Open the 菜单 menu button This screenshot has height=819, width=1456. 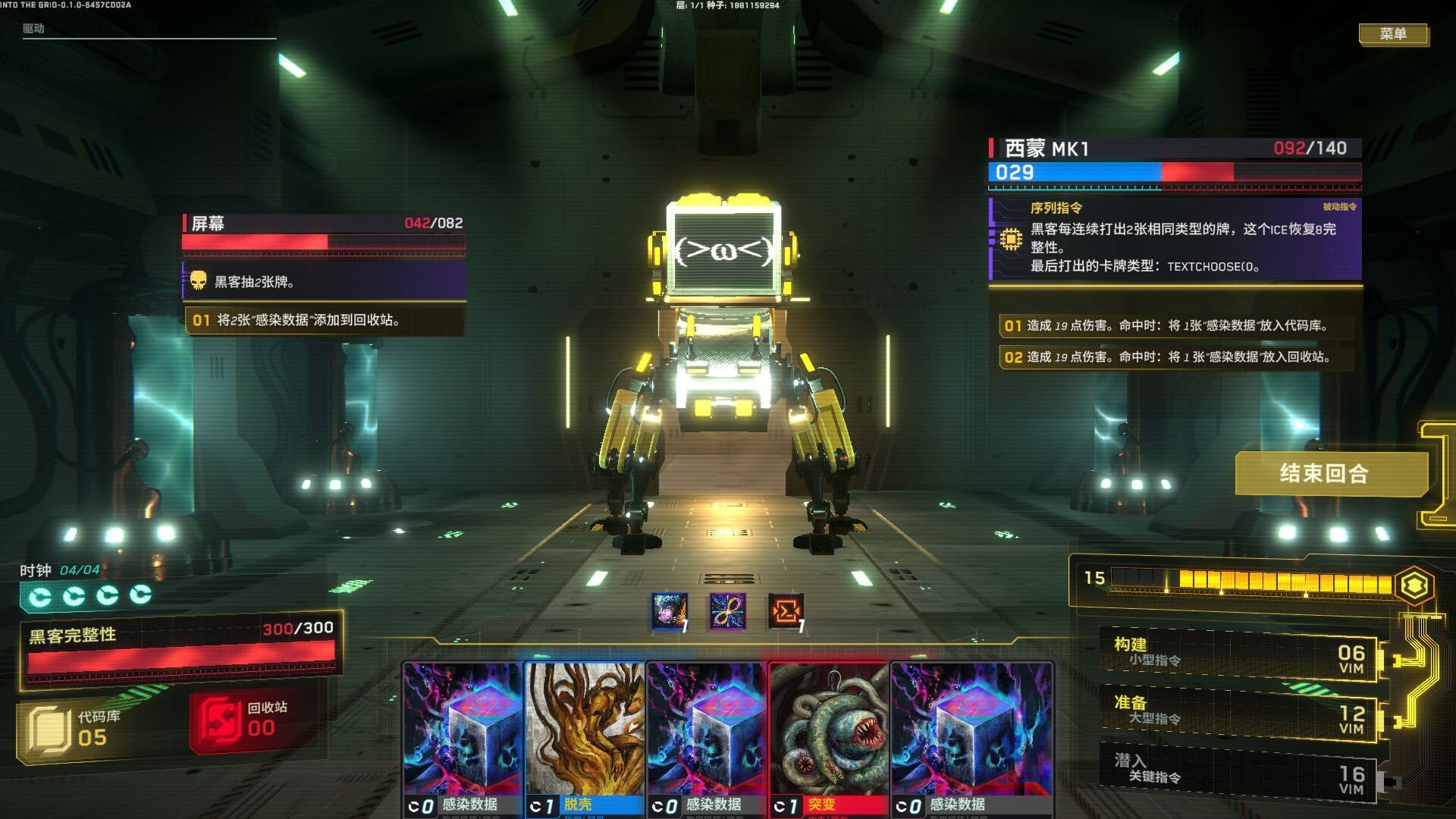[1393, 34]
